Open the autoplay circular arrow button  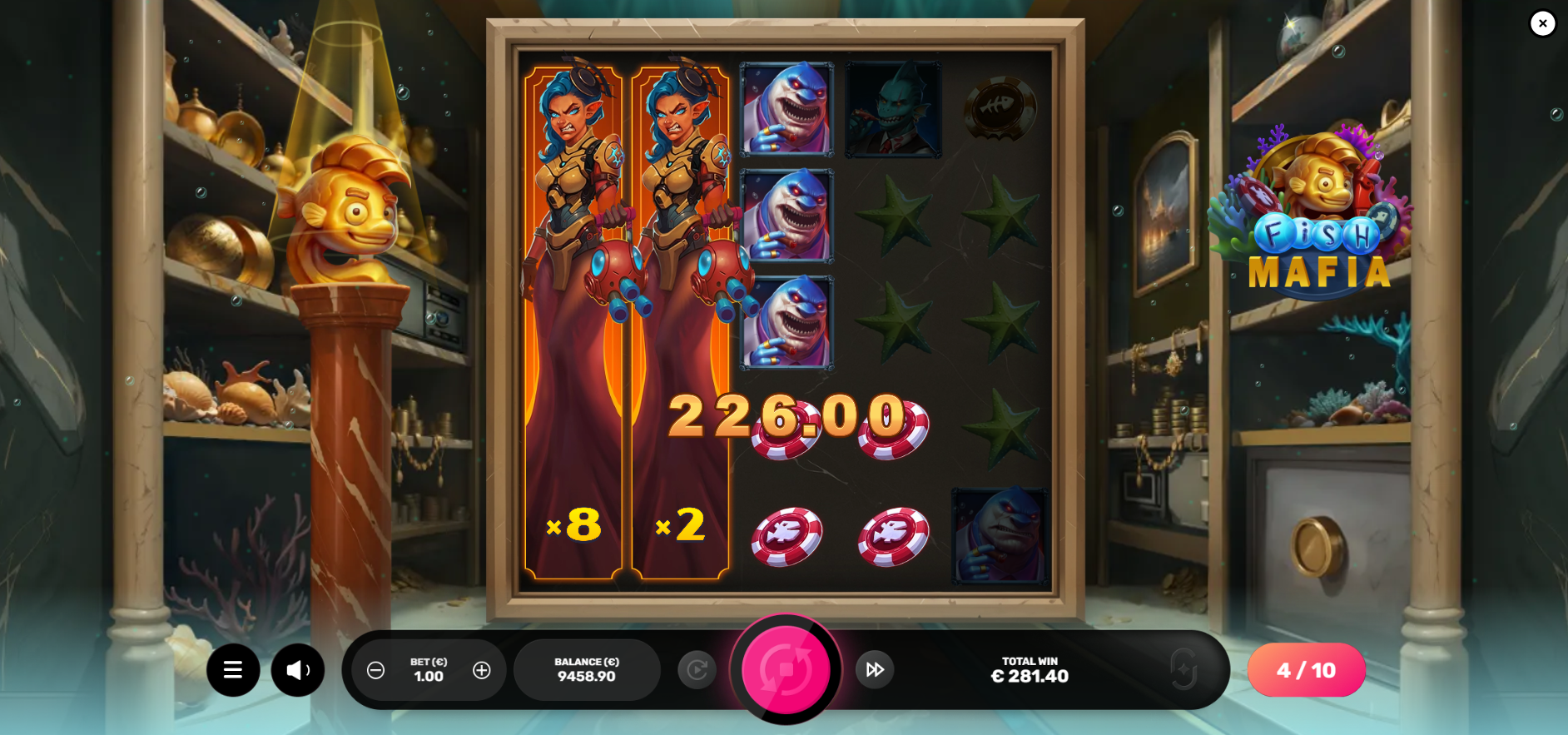[x=697, y=669]
